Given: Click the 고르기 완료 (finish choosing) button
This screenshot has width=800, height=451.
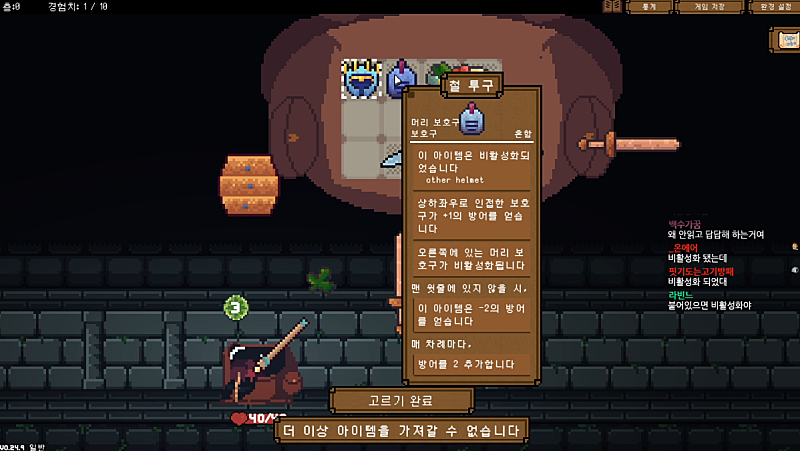Looking at the screenshot, I should pos(401,401).
